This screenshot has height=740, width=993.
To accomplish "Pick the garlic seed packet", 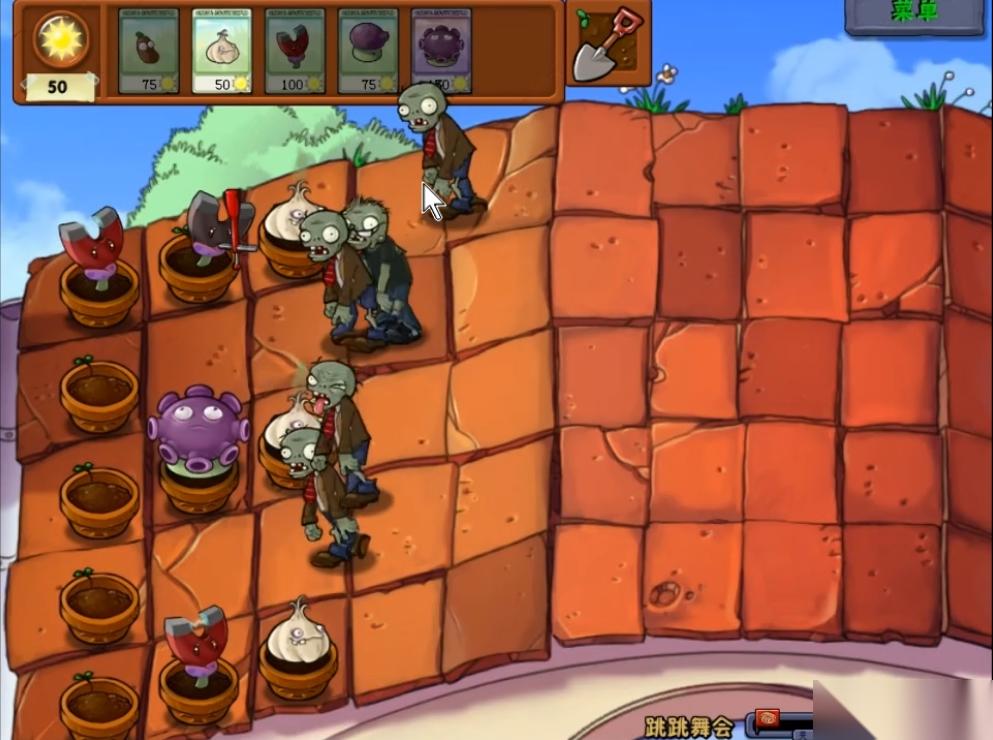I will pos(221,51).
